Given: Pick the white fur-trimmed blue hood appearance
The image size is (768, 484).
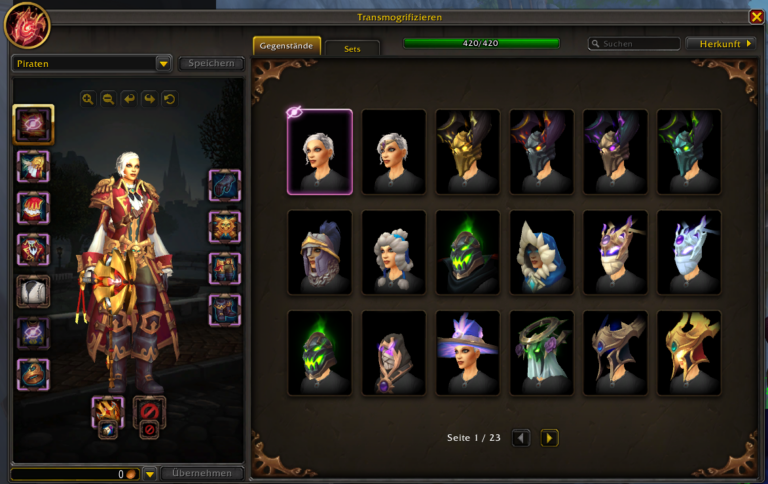Looking at the screenshot, I should (x=542, y=252).
